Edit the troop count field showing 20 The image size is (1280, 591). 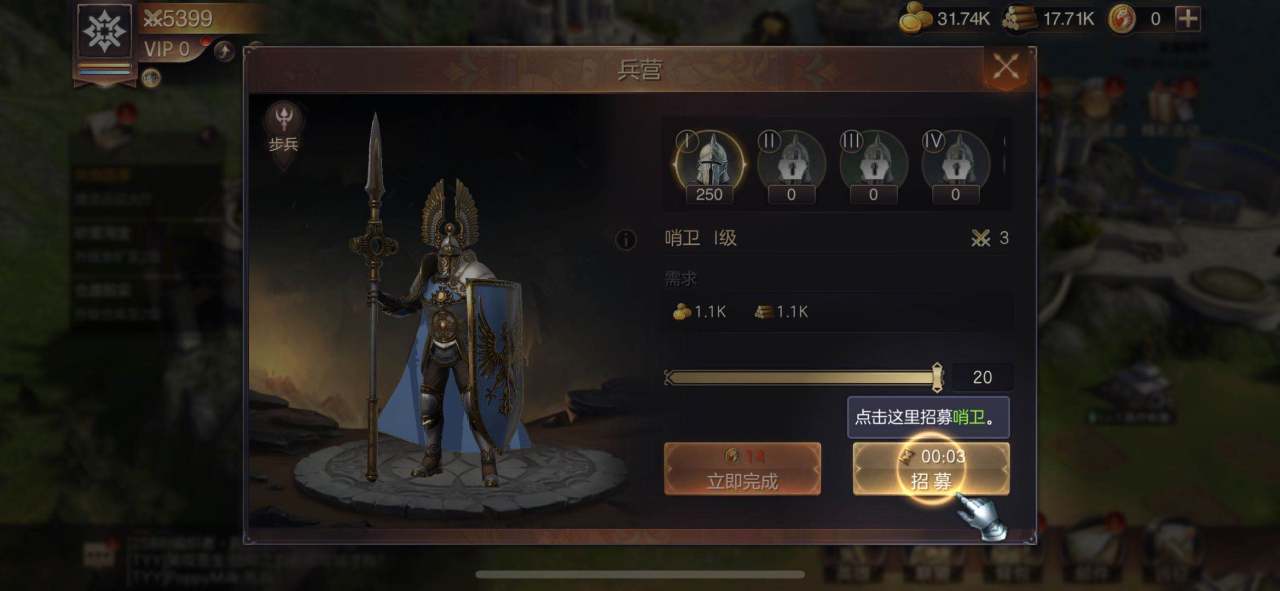point(982,377)
